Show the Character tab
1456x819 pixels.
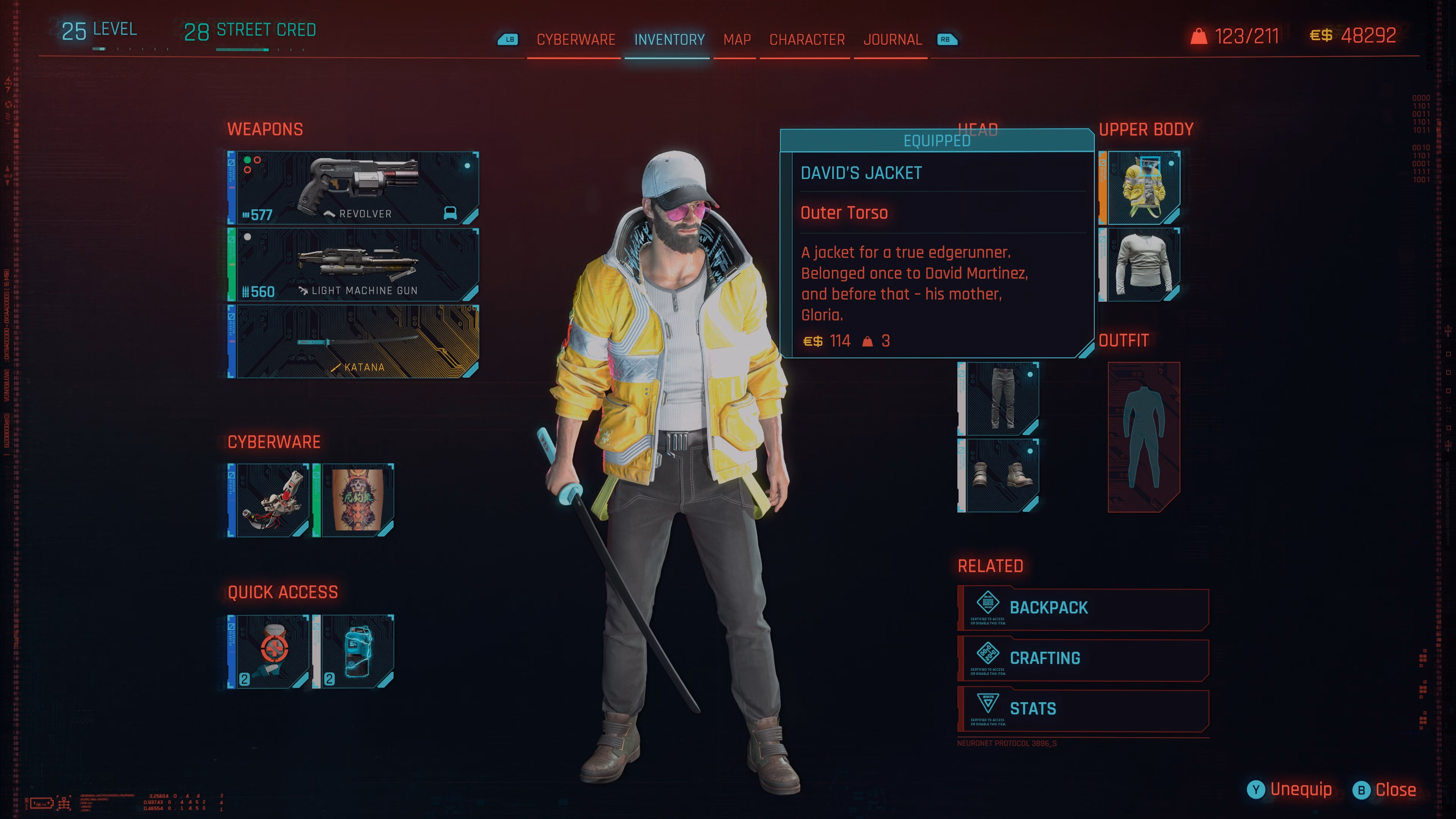coord(806,39)
